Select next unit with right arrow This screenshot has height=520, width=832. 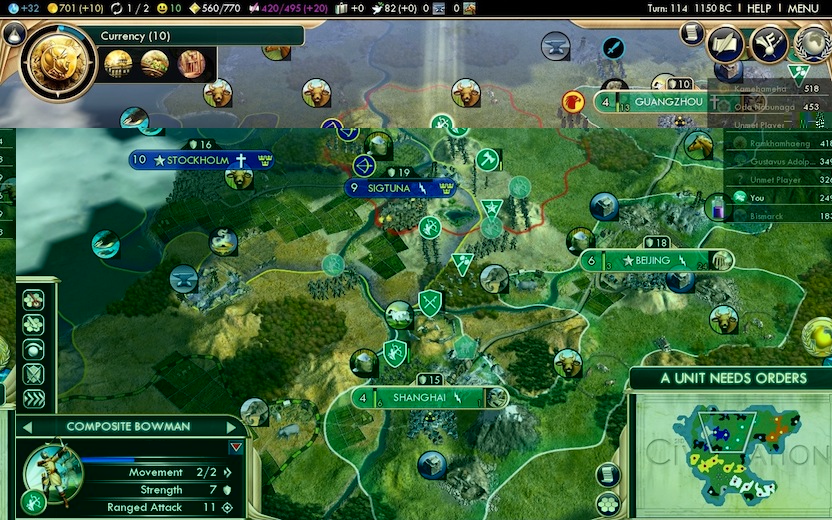(234, 427)
